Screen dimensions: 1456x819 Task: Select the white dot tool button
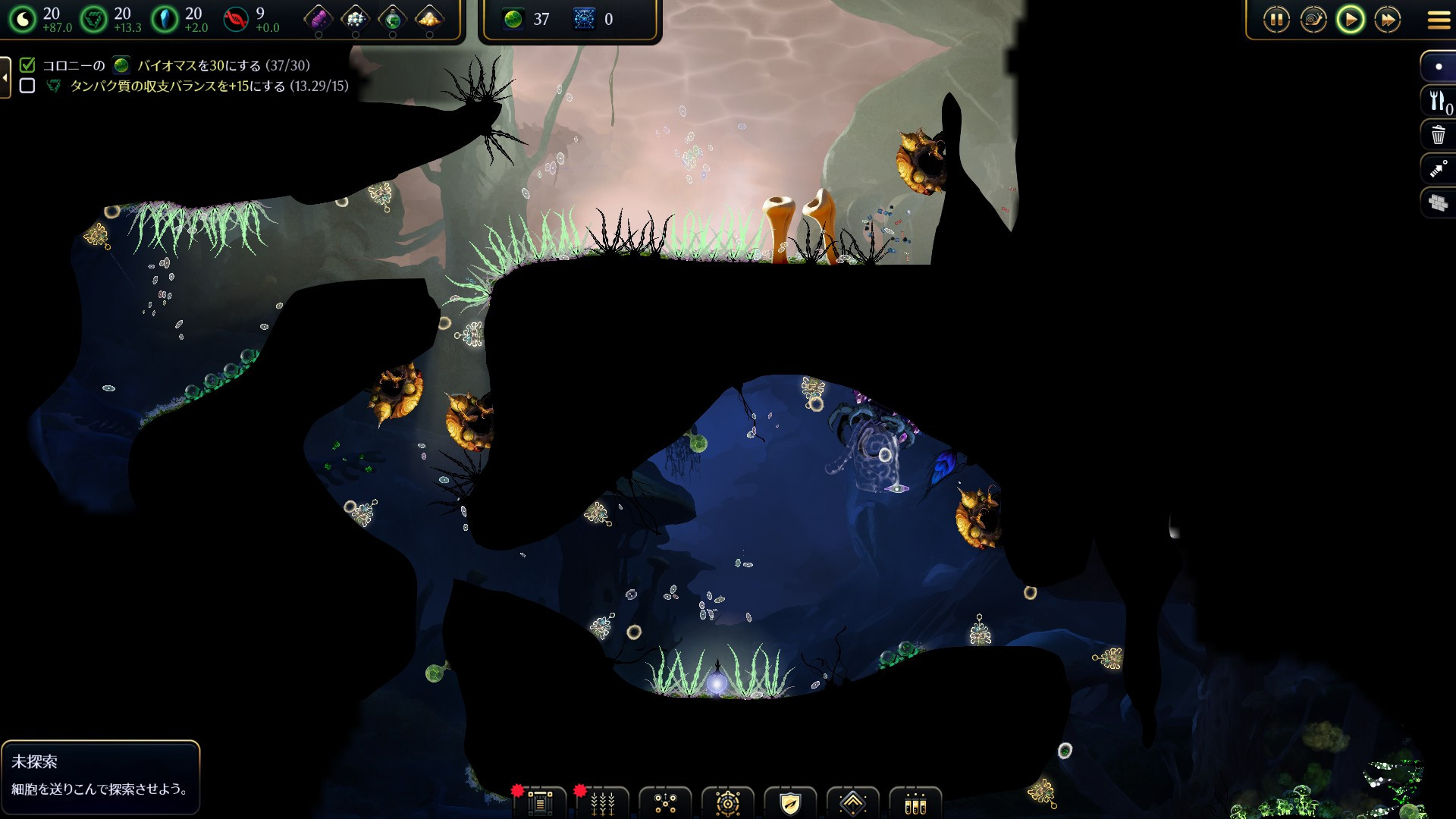coord(1438,67)
